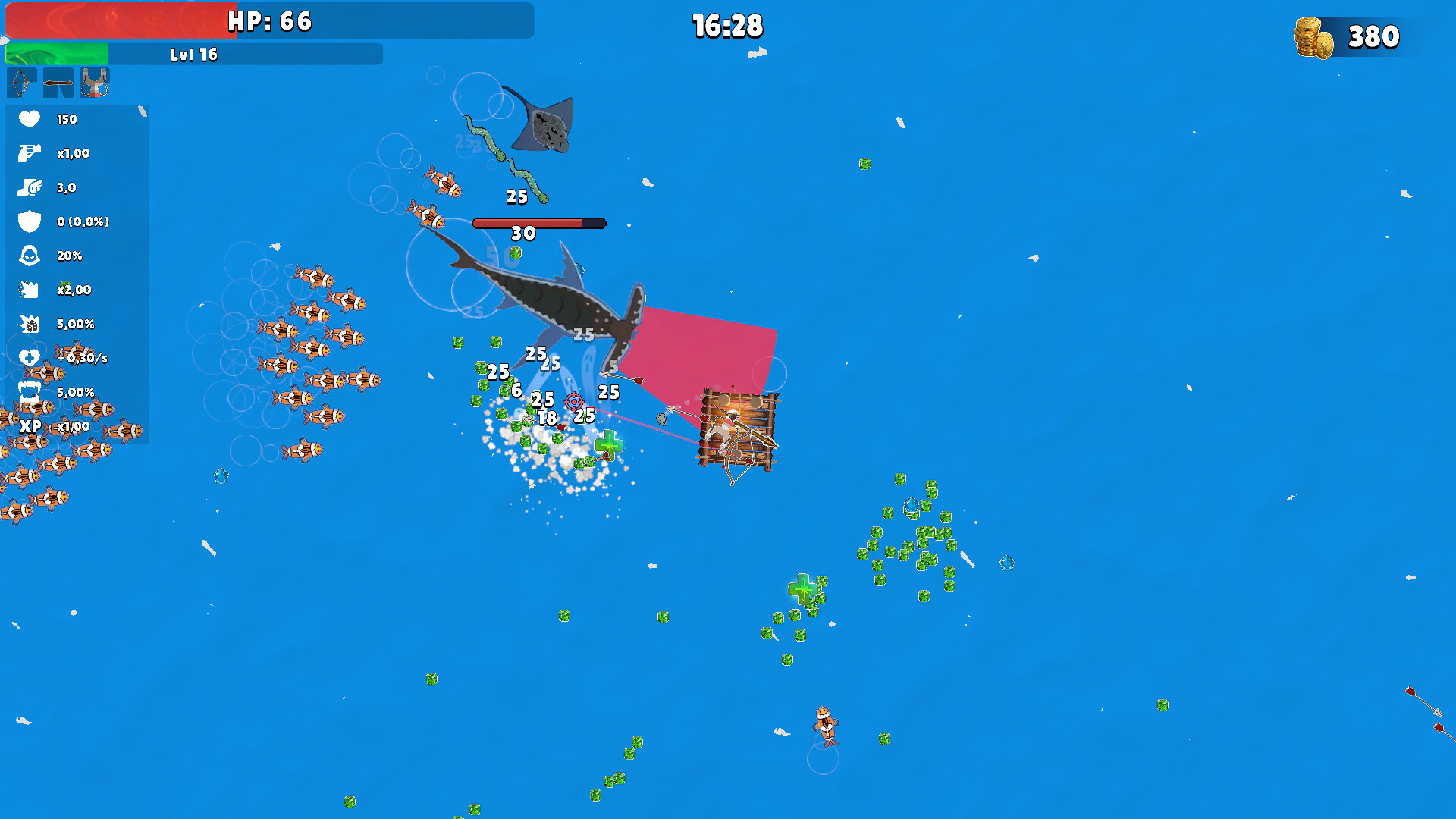Viewport: 1456px width, 819px height.
Task: Click the Lvl 16 experience bar
Action: 193,54
